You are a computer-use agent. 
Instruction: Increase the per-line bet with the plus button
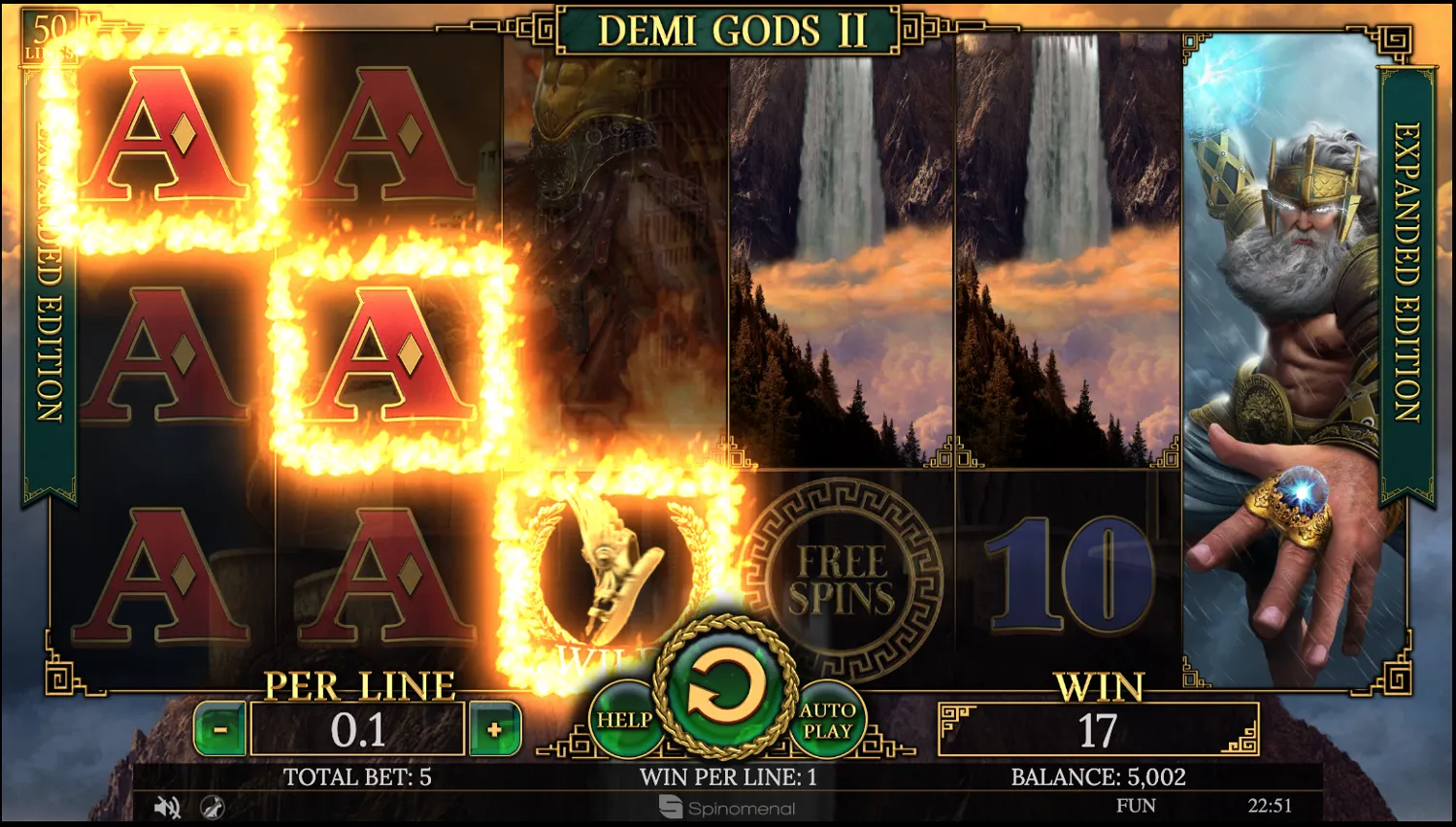click(x=493, y=729)
